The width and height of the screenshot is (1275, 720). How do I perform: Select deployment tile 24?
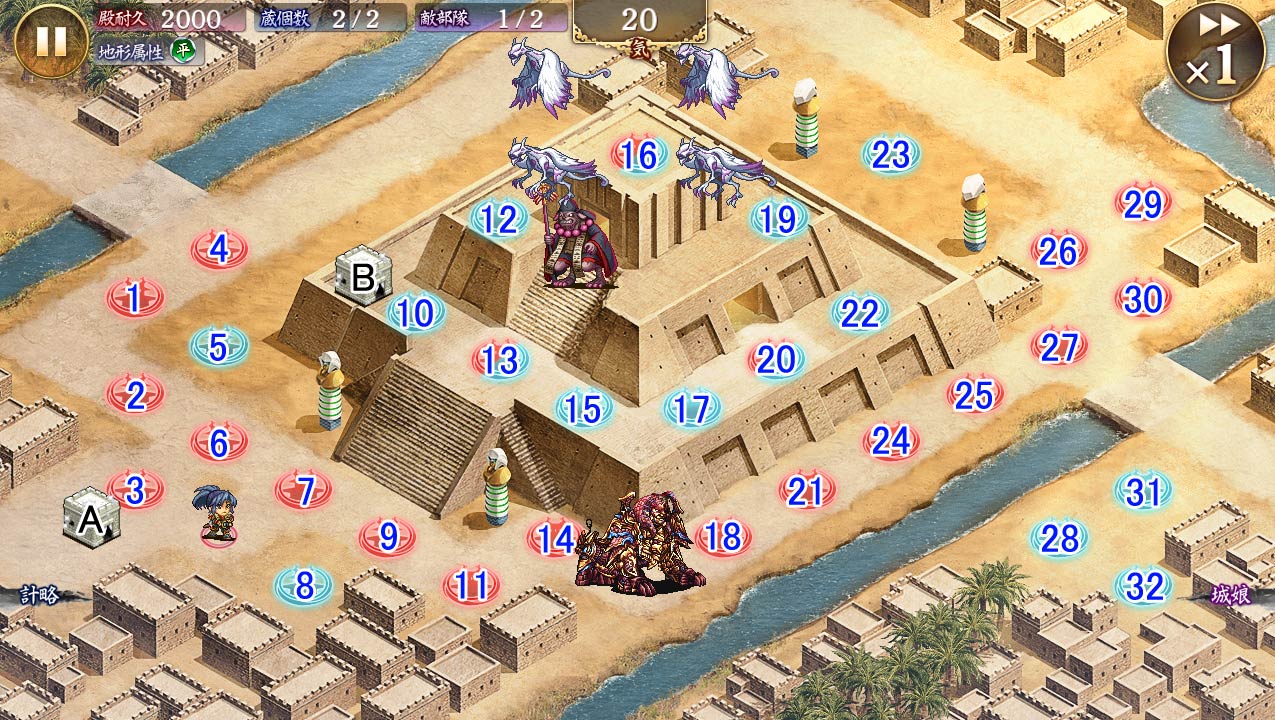pyautogui.click(x=891, y=440)
